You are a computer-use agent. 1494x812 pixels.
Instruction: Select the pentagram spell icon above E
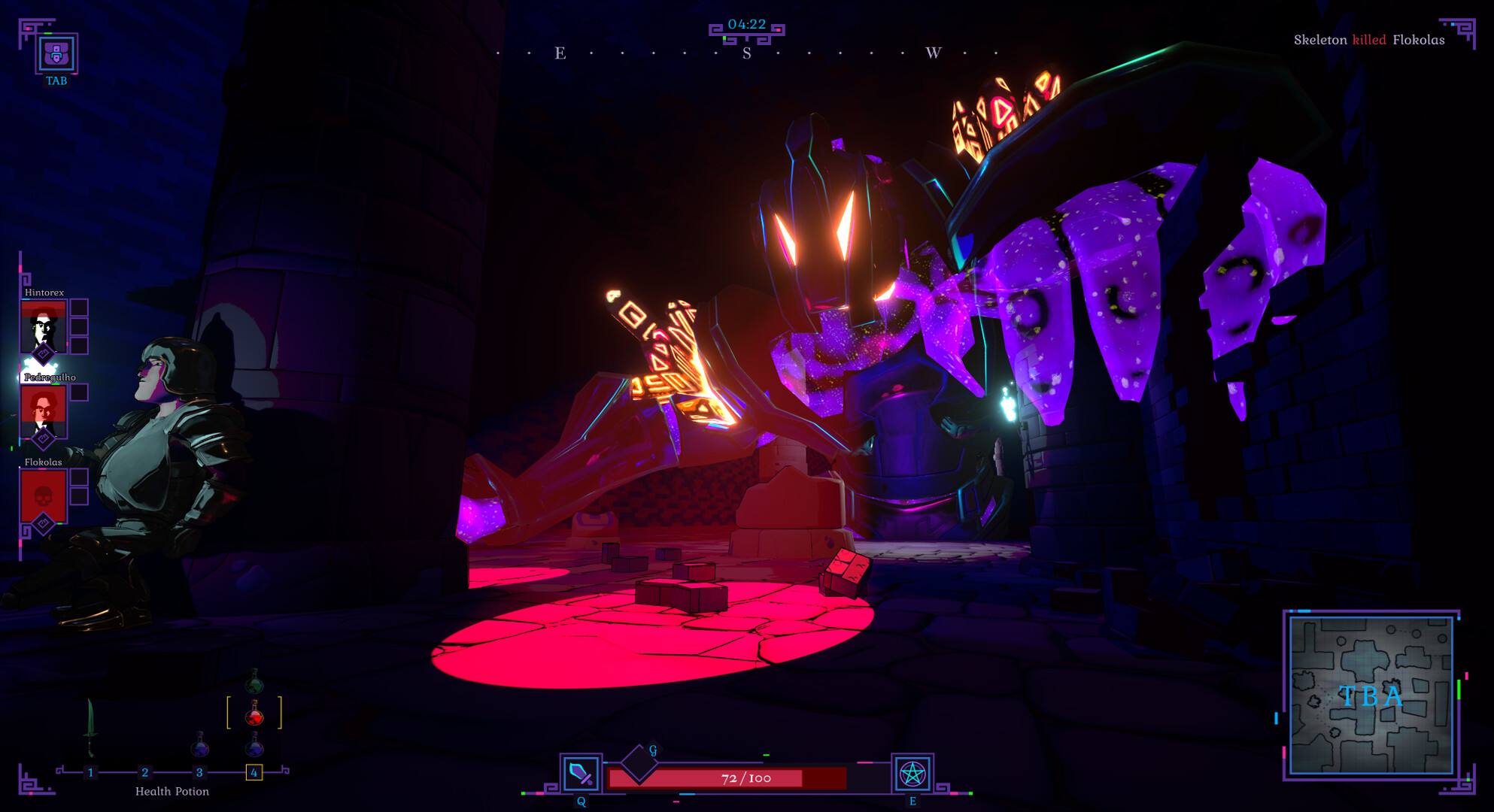[912, 773]
